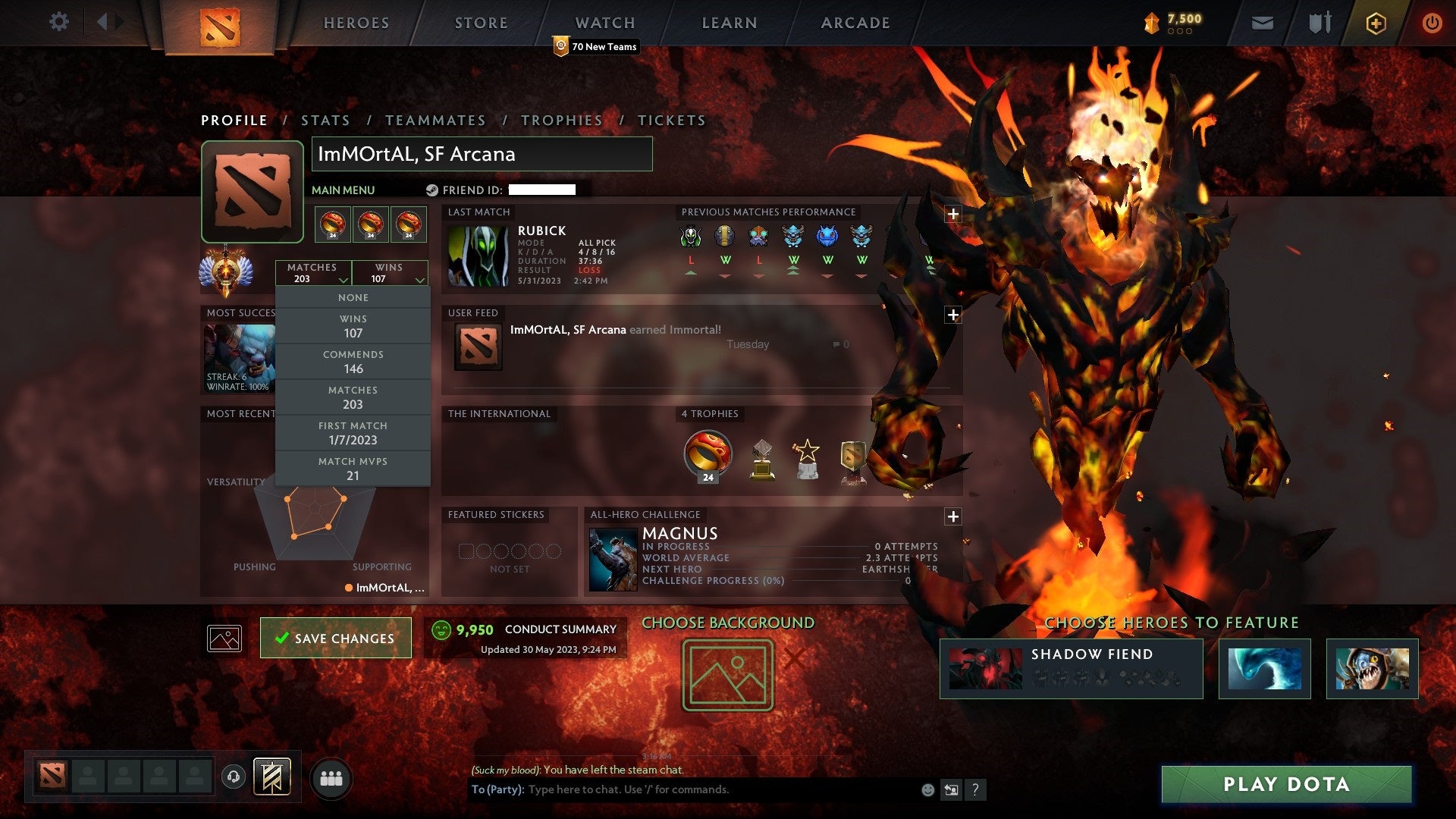Image resolution: width=1456 pixels, height=819 pixels.
Task: Expand the User Feed section
Action: pos(953,313)
